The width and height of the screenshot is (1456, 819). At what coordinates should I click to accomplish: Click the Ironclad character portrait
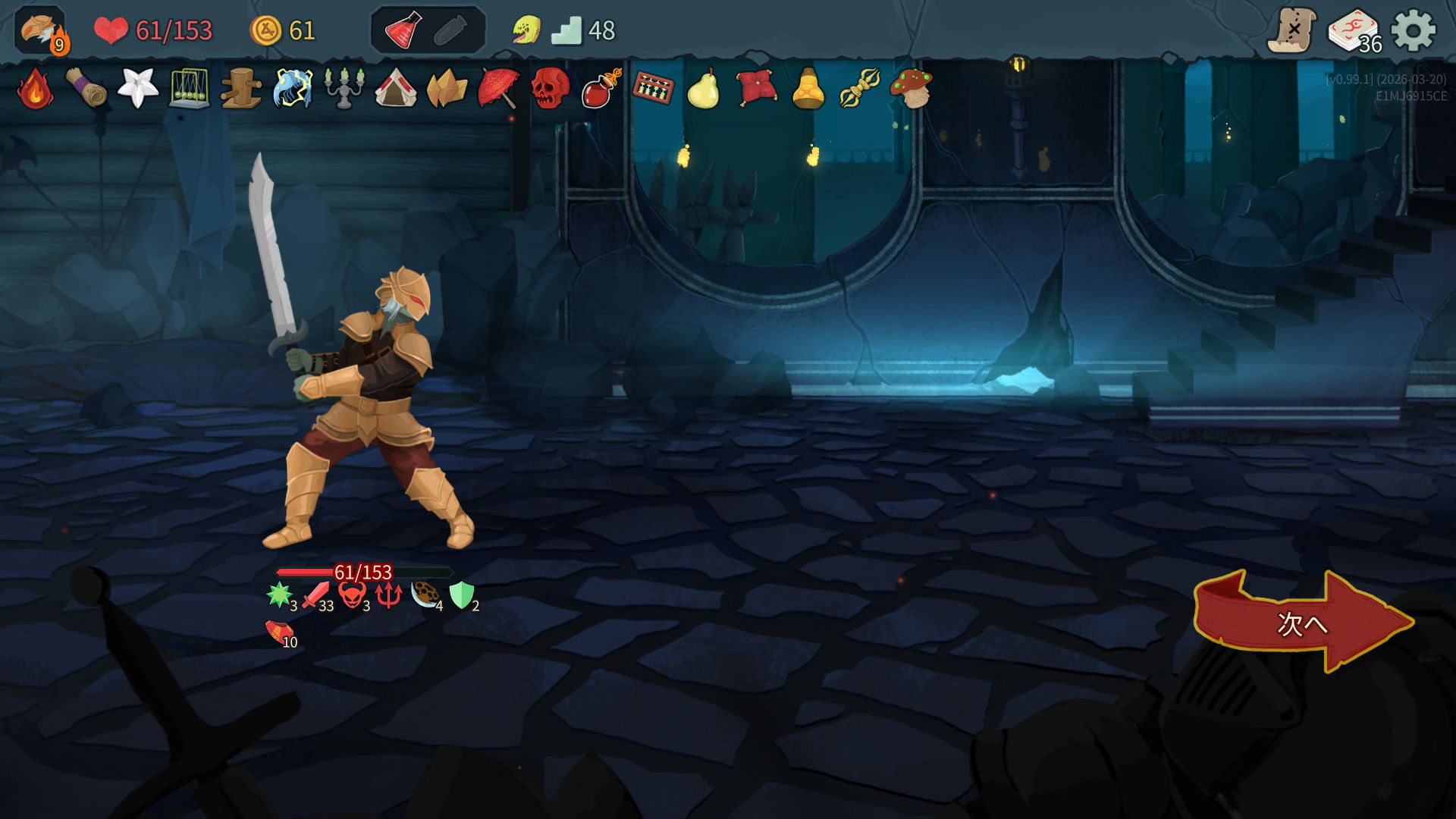pos(41,31)
